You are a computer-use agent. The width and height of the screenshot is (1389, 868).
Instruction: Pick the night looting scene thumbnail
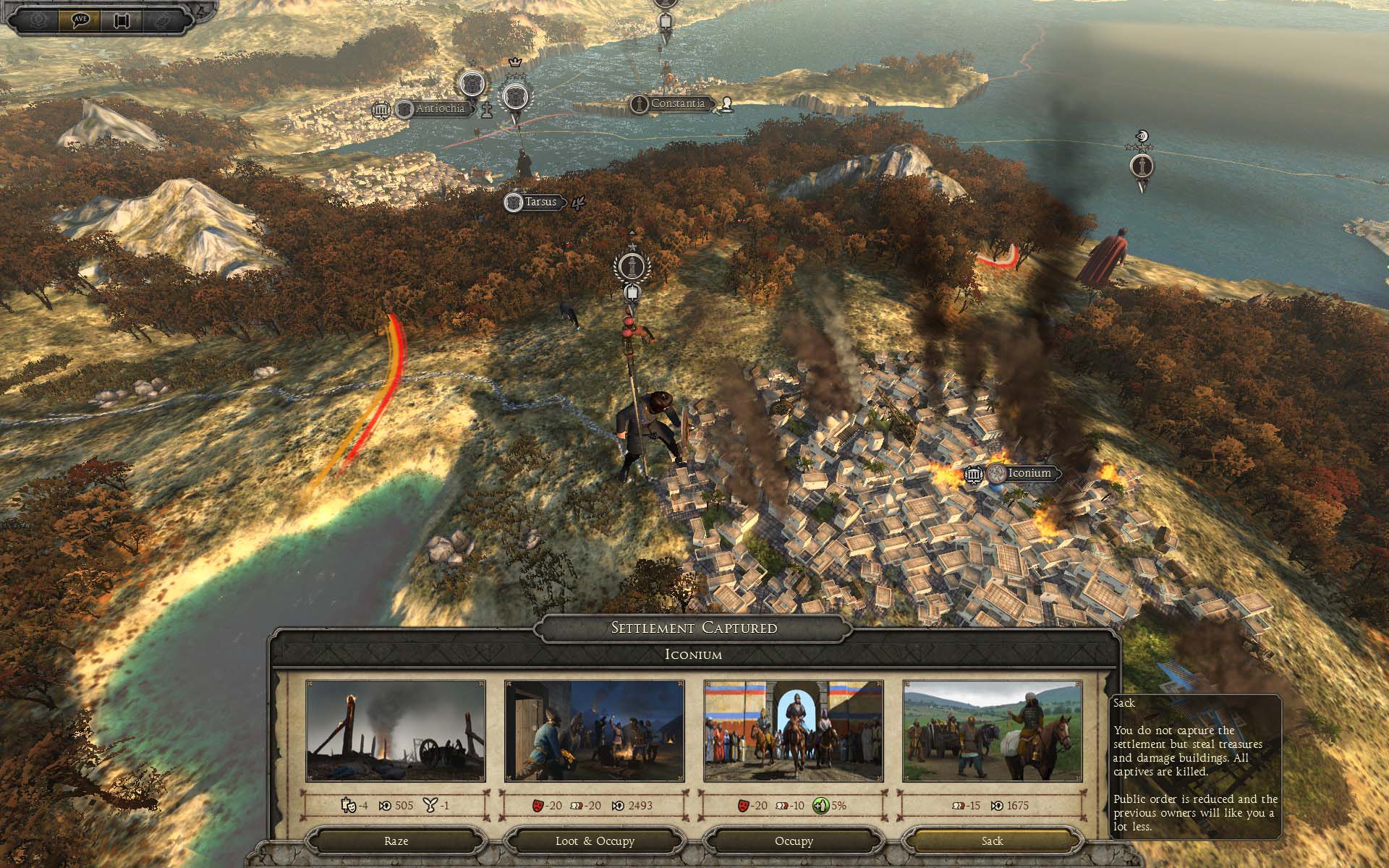[x=594, y=731]
